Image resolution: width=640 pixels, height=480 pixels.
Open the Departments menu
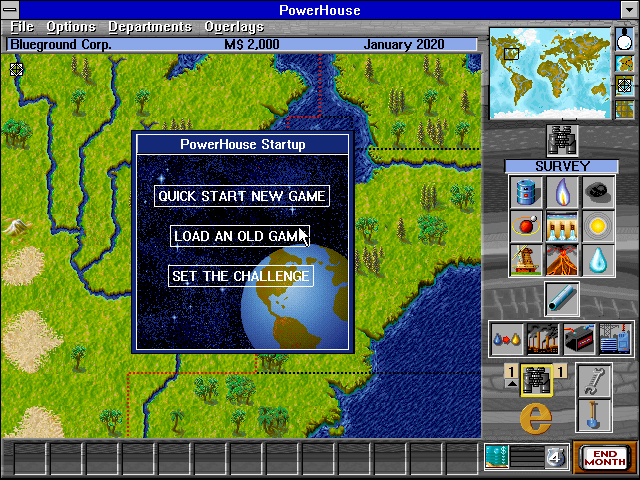coord(150,26)
